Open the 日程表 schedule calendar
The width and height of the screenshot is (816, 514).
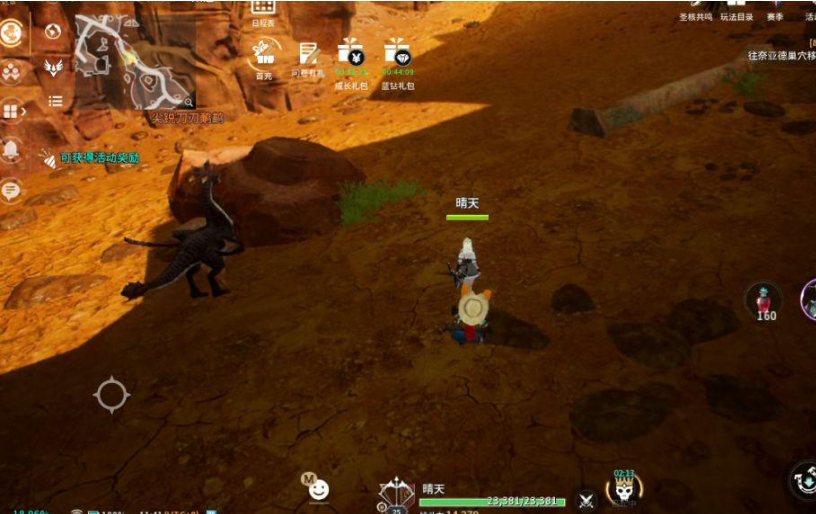coord(264,10)
